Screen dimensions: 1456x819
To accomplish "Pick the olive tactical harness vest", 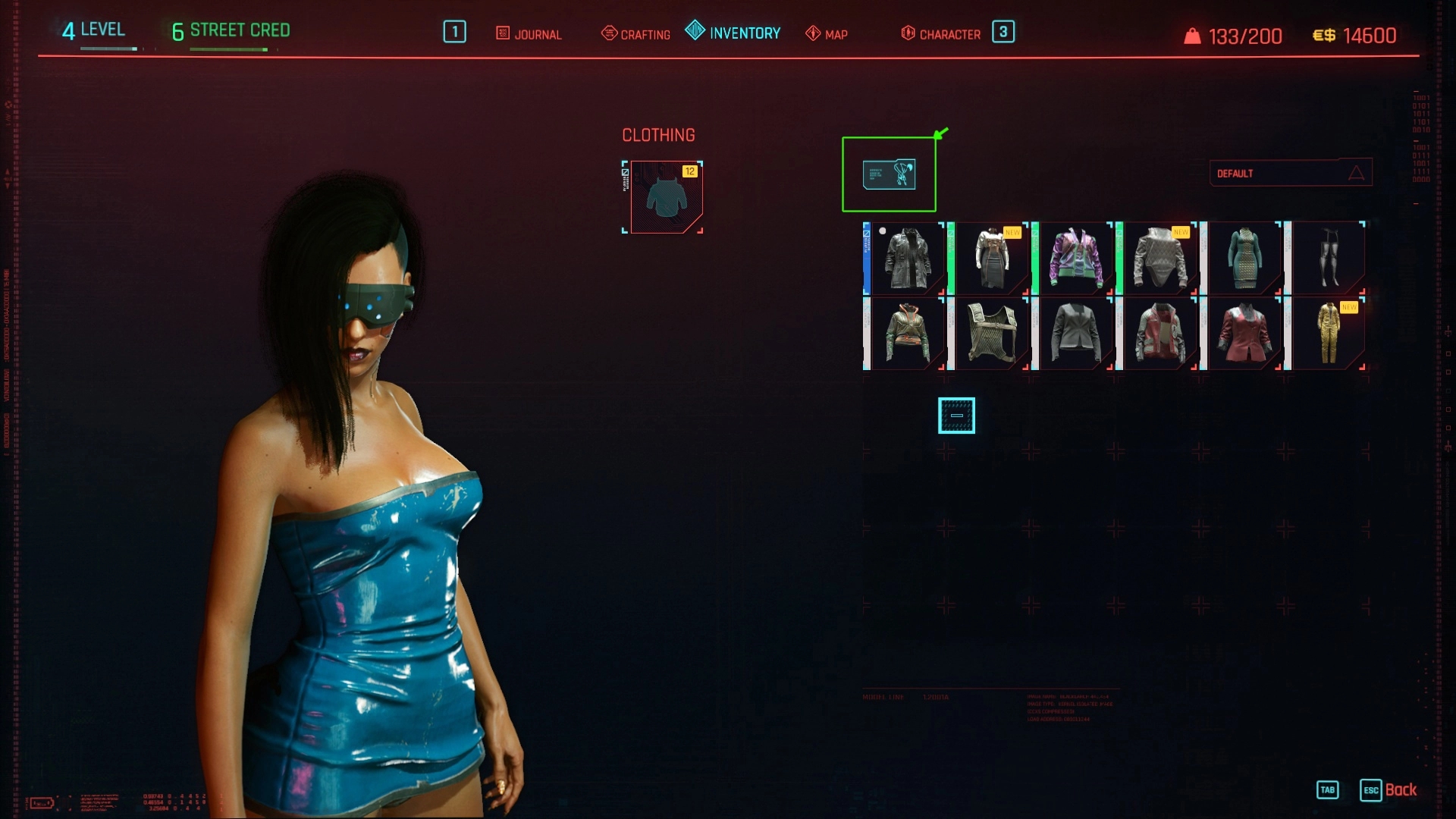I will click(992, 333).
